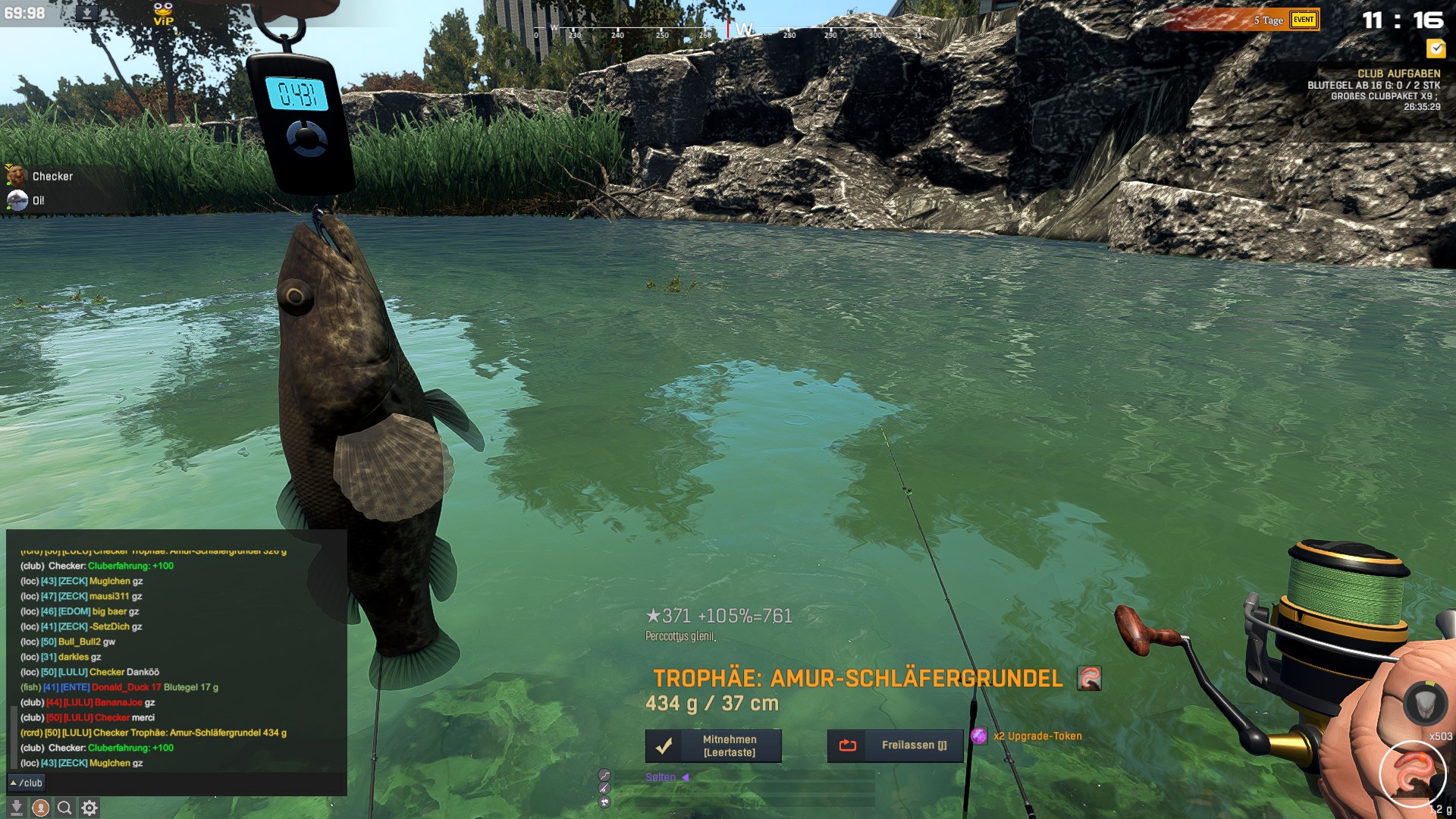This screenshot has width=1456, height=819.
Task: Open the VIP duck icon
Action: pos(163,14)
